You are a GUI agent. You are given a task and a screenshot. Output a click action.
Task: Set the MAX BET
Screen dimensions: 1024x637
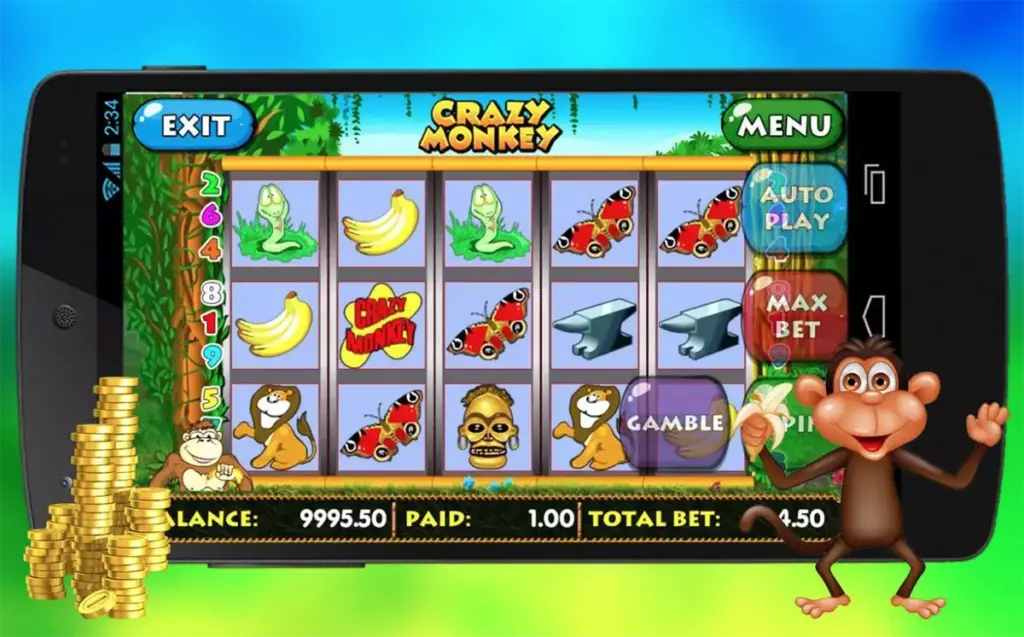pyautogui.click(x=795, y=314)
